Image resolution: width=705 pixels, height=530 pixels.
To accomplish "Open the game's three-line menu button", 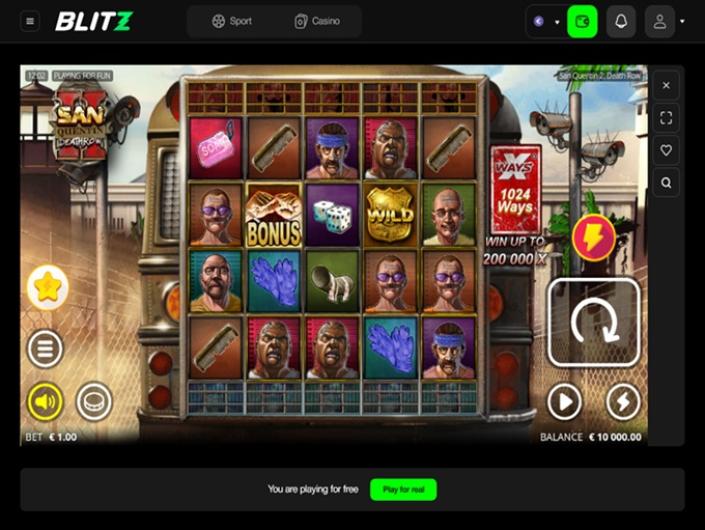I will (x=46, y=349).
